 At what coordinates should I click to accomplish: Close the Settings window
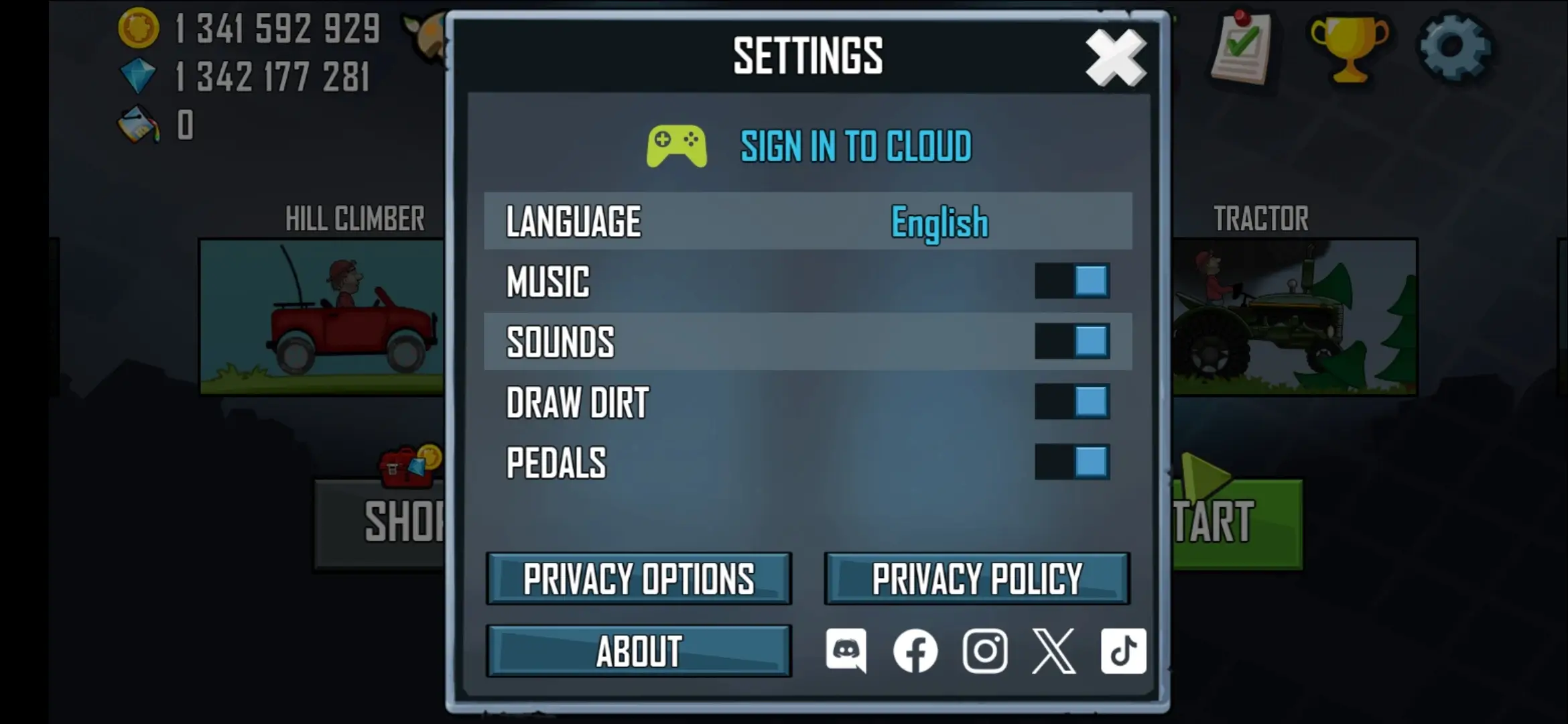pyautogui.click(x=1116, y=58)
